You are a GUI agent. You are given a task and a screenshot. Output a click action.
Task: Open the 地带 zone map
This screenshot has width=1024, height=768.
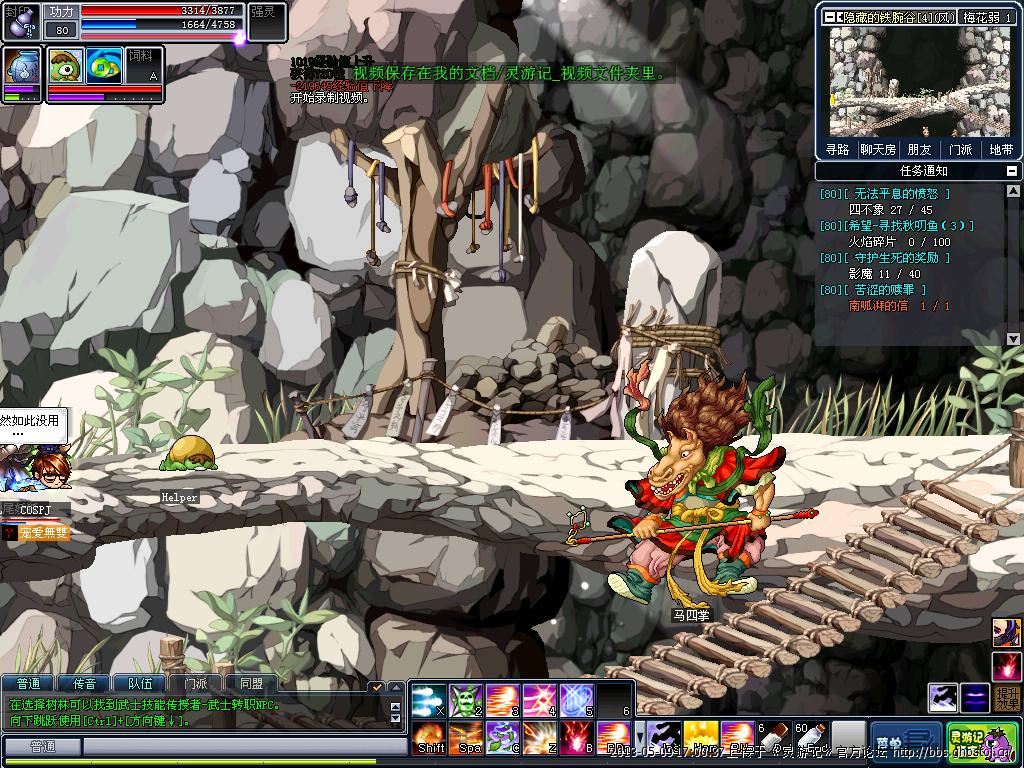(x=1000, y=149)
